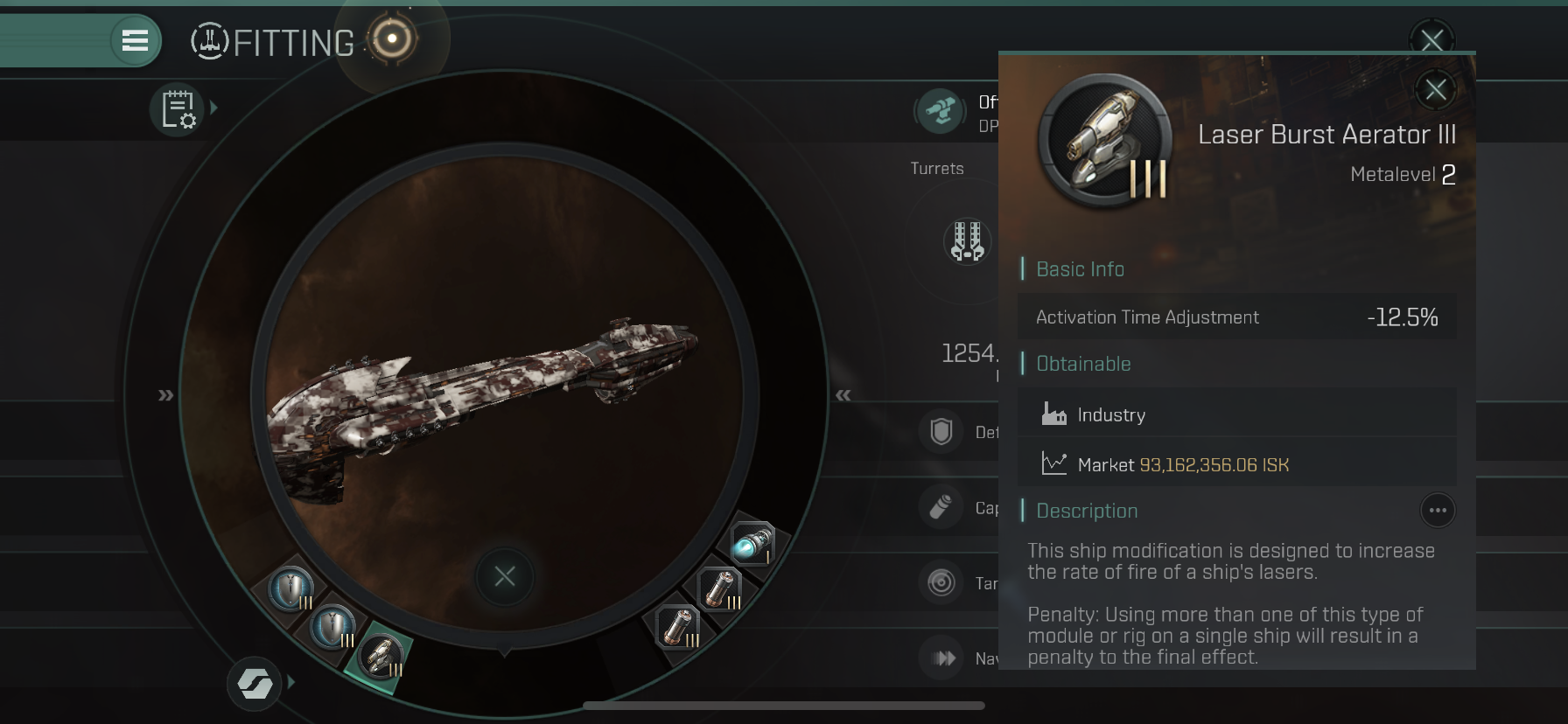Screen dimensions: 1568x724
Task: Collapse the left panel with double arrows
Action: [165, 395]
